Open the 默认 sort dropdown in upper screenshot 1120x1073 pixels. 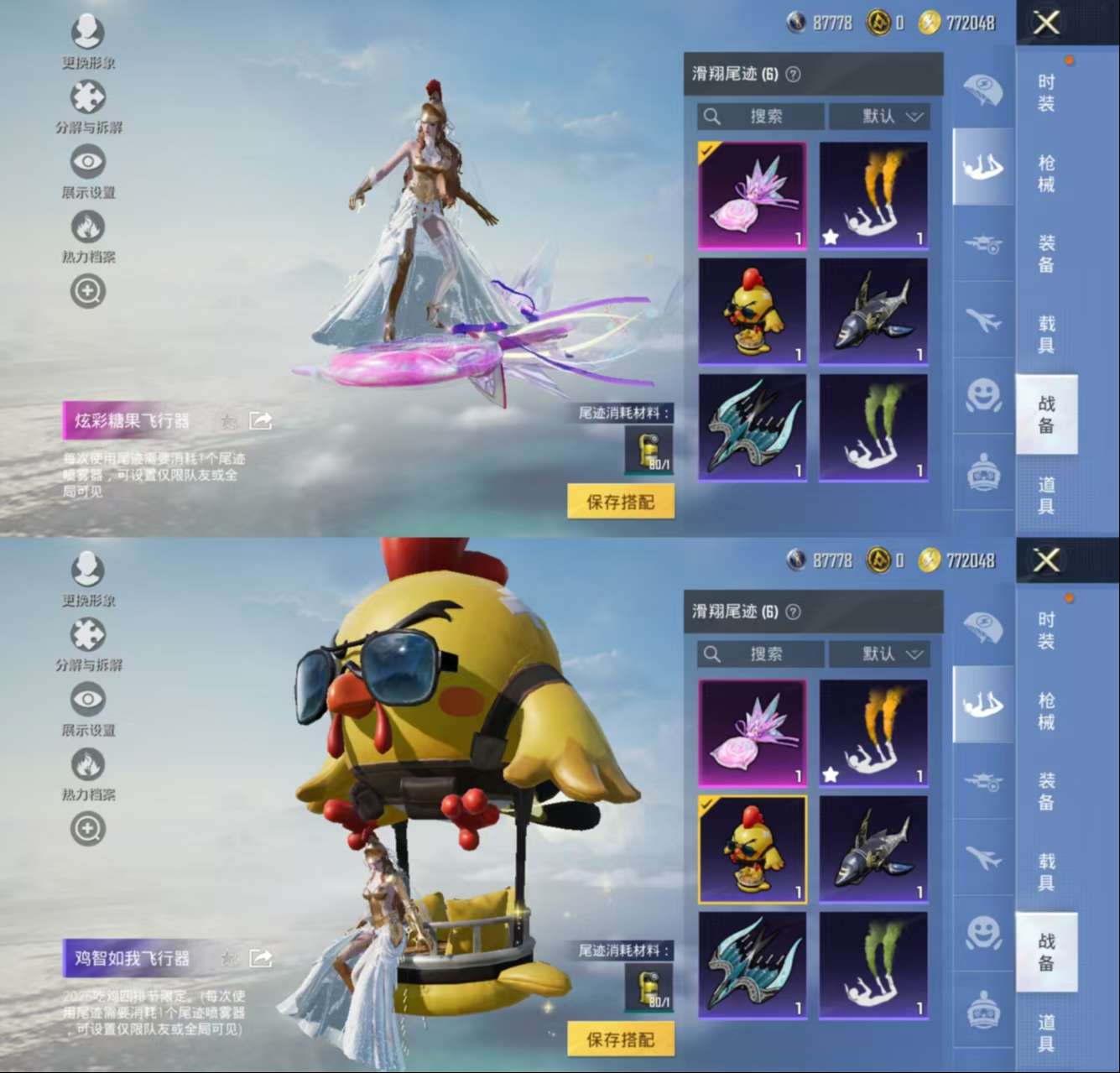pos(880,116)
